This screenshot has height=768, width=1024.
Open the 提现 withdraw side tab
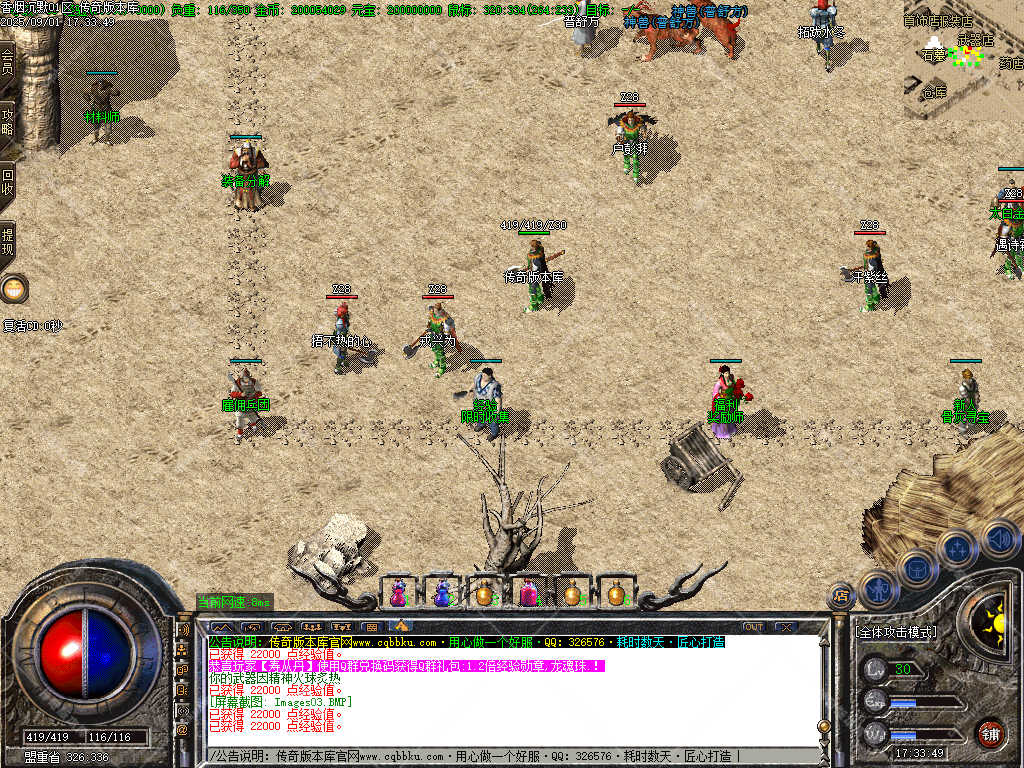click(x=7, y=242)
